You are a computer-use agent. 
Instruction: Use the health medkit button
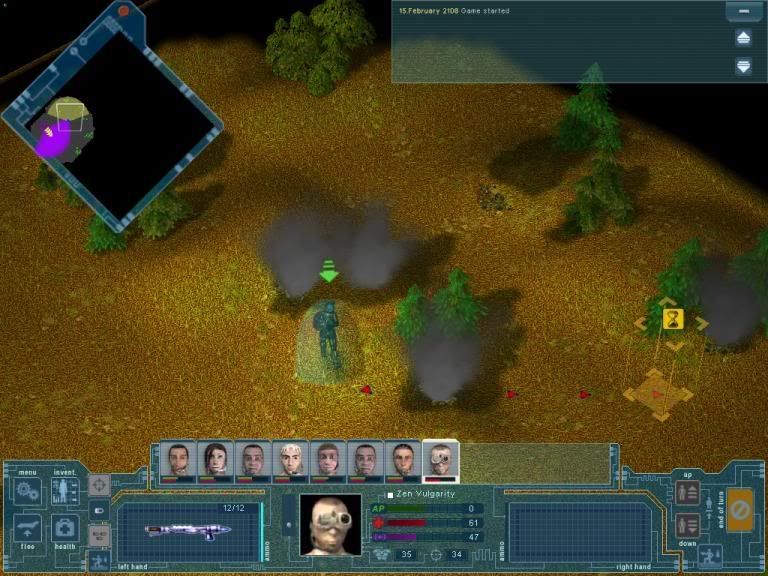coord(65,528)
